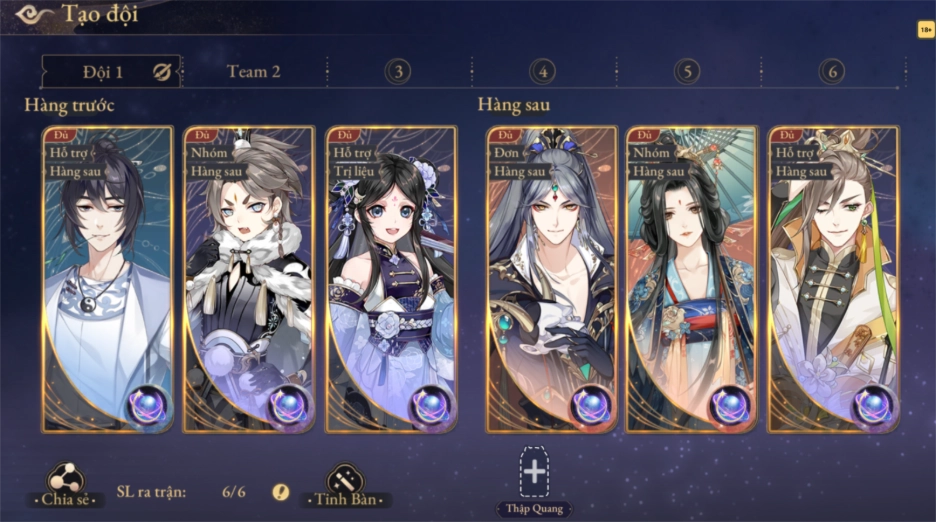Select team slot number 4
Screen dimensions: 936x522
click(542, 72)
